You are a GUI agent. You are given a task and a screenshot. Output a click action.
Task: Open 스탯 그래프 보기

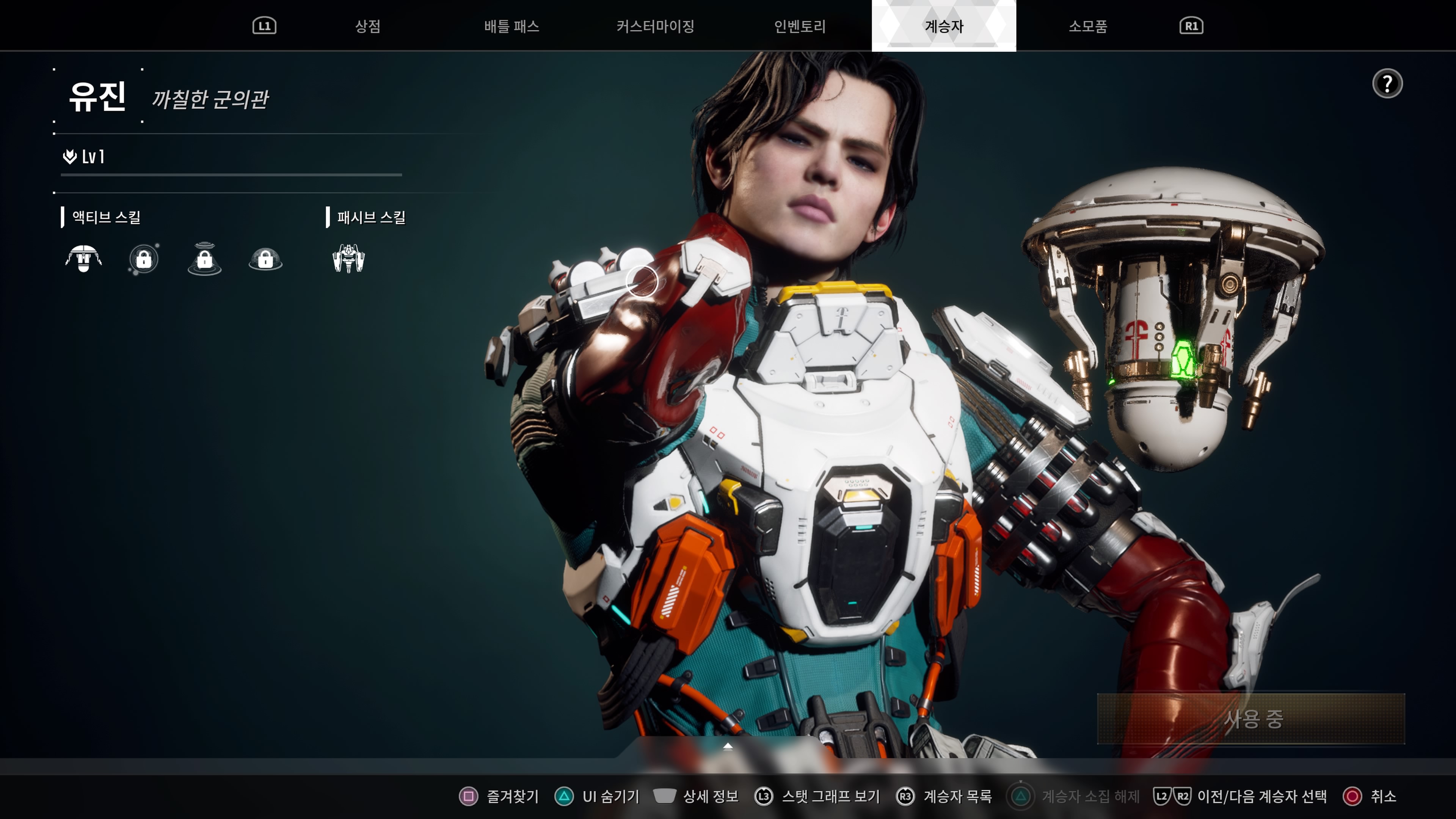[x=818, y=796]
